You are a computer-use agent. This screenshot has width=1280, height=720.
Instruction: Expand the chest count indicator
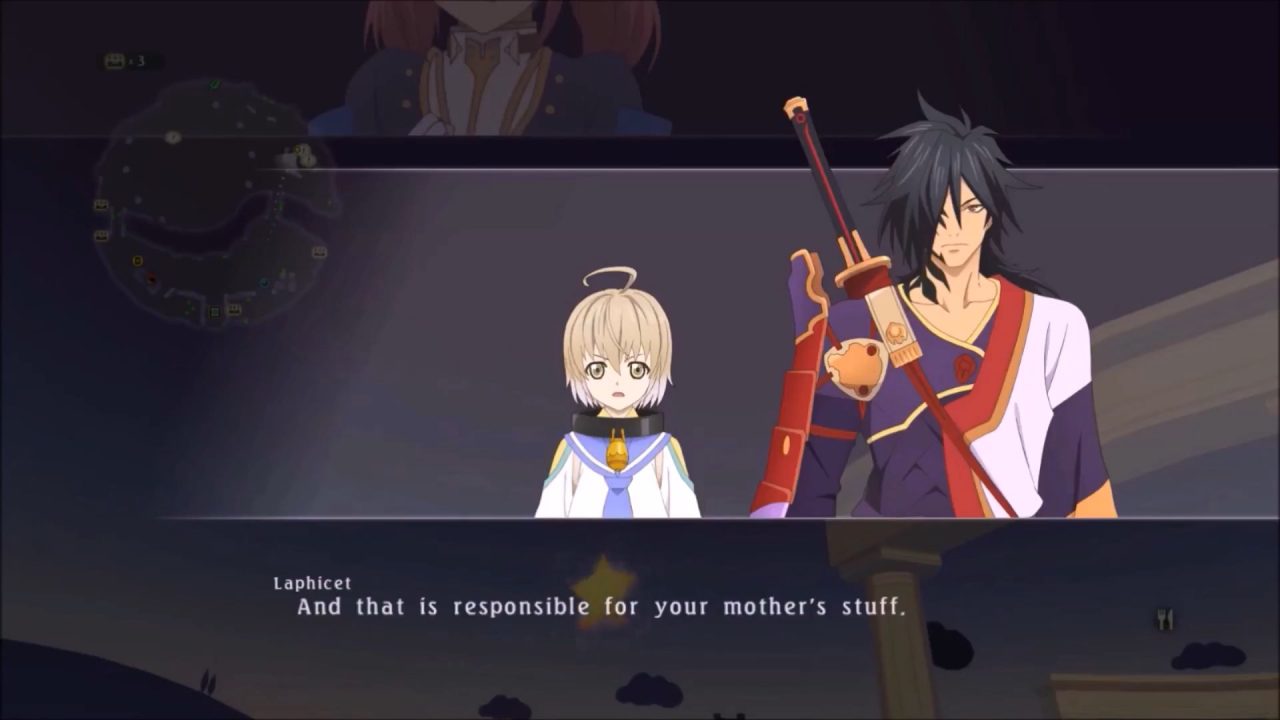coord(128,61)
